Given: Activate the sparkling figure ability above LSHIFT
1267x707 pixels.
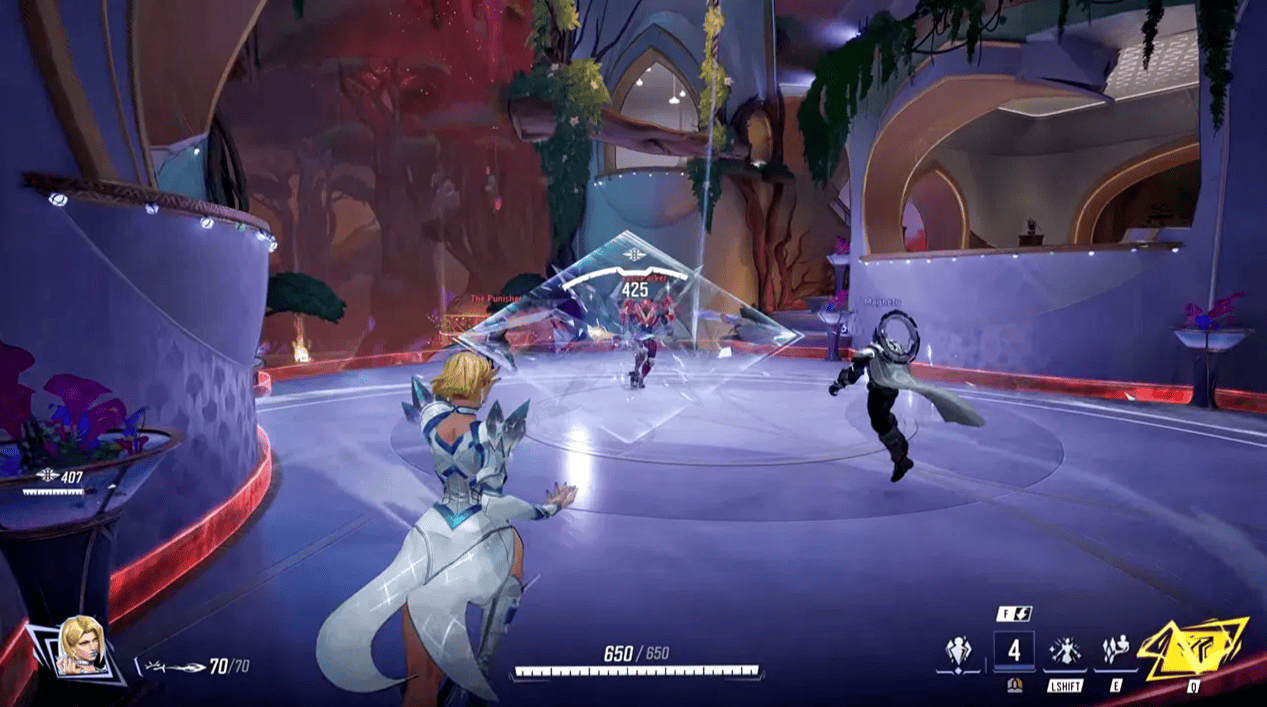Looking at the screenshot, I should coord(1065,652).
